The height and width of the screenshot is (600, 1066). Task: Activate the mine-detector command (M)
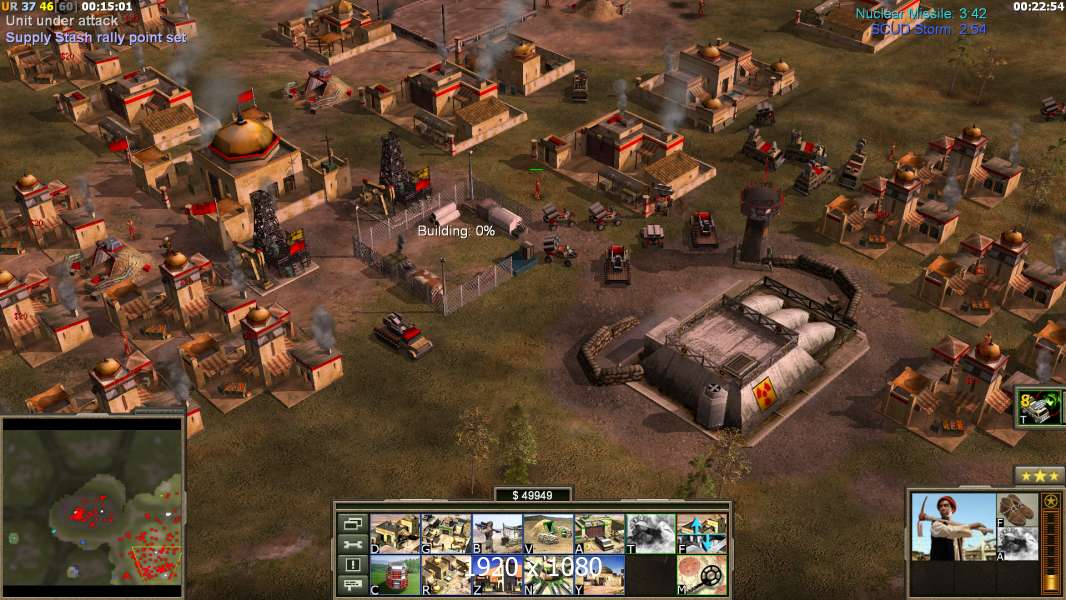(x=702, y=575)
